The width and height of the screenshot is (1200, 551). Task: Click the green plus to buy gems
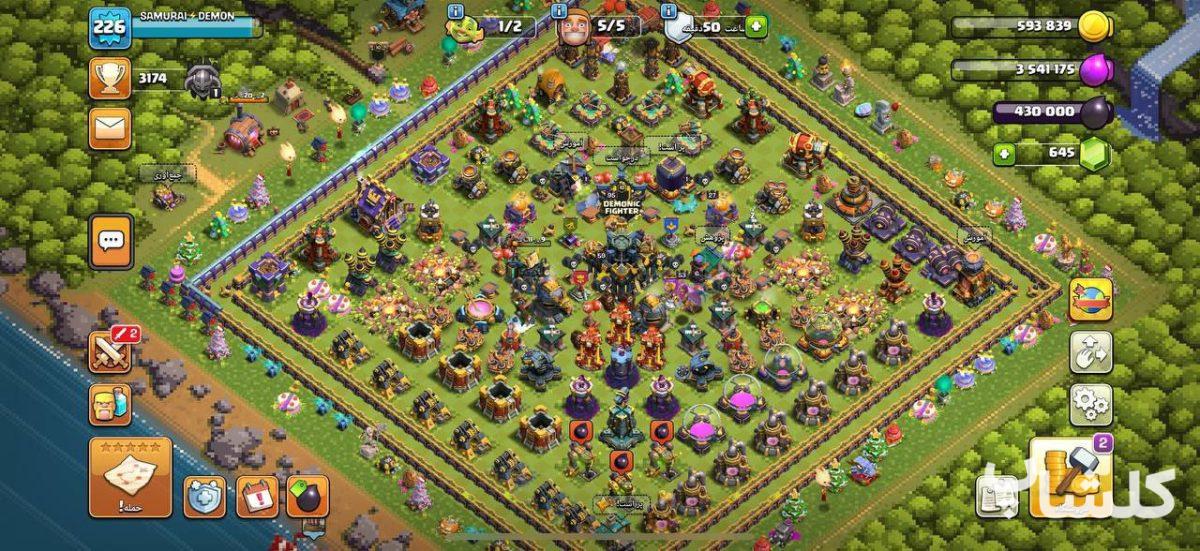1004,154
